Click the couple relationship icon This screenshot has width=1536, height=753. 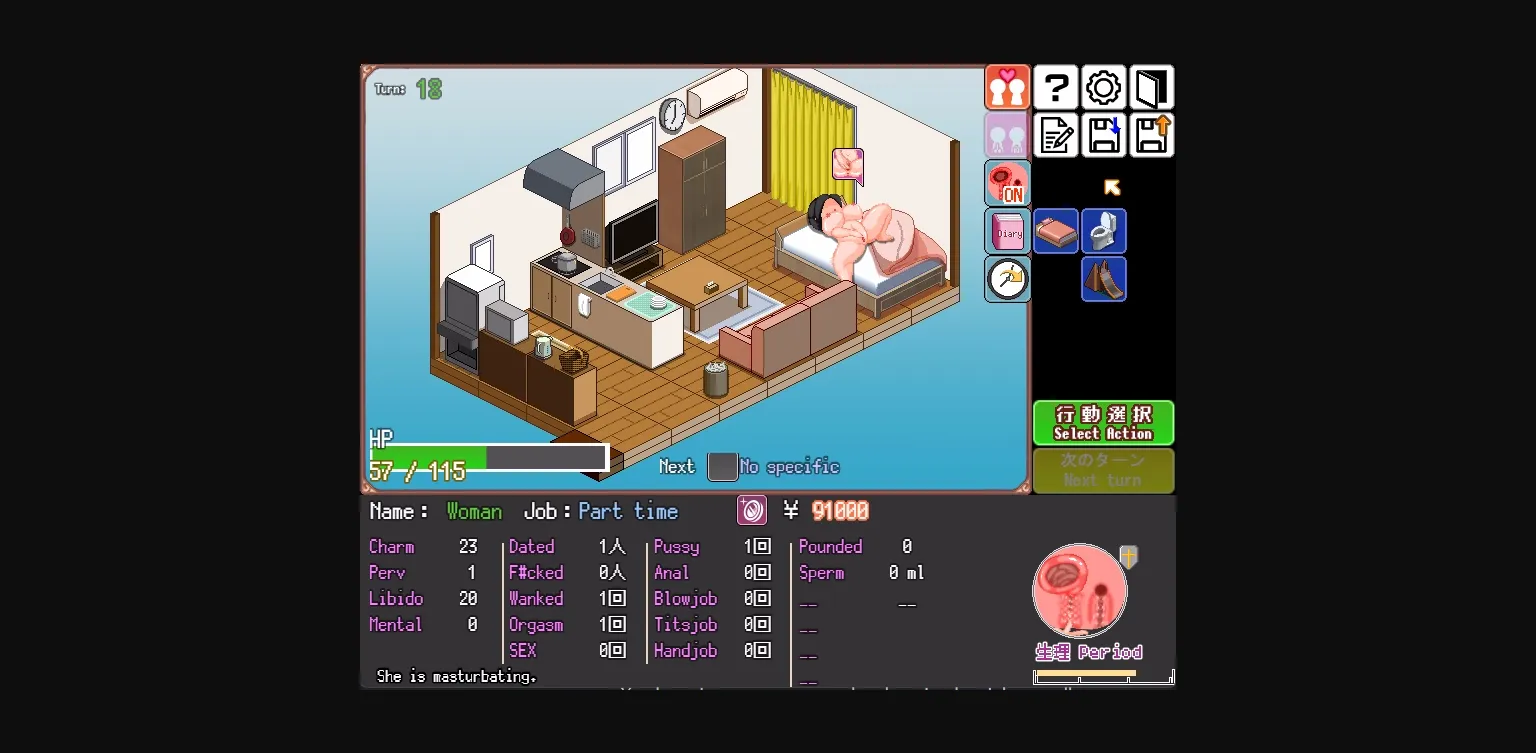1007,87
